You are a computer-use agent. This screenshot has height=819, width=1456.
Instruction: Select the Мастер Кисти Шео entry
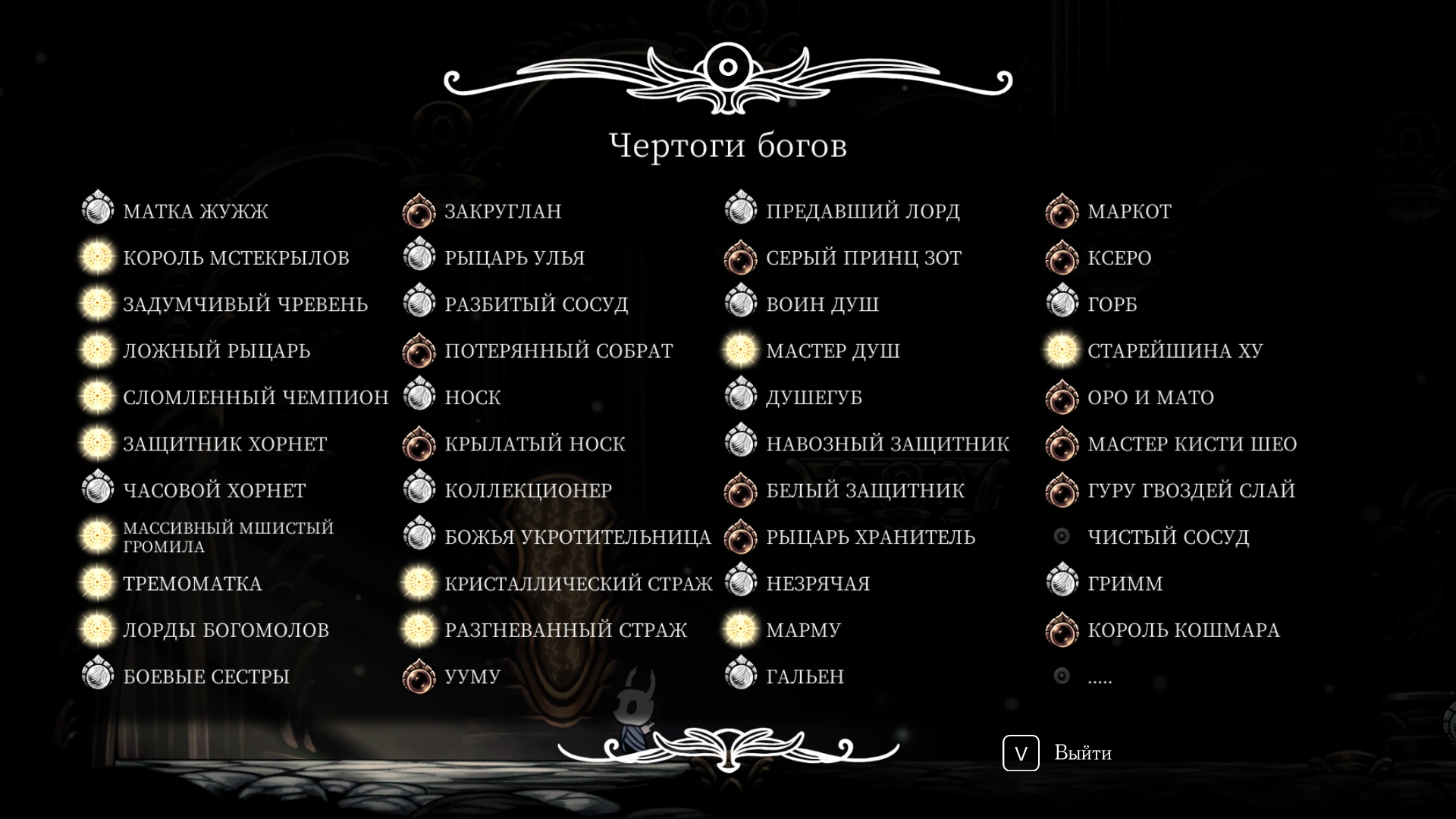(1193, 444)
